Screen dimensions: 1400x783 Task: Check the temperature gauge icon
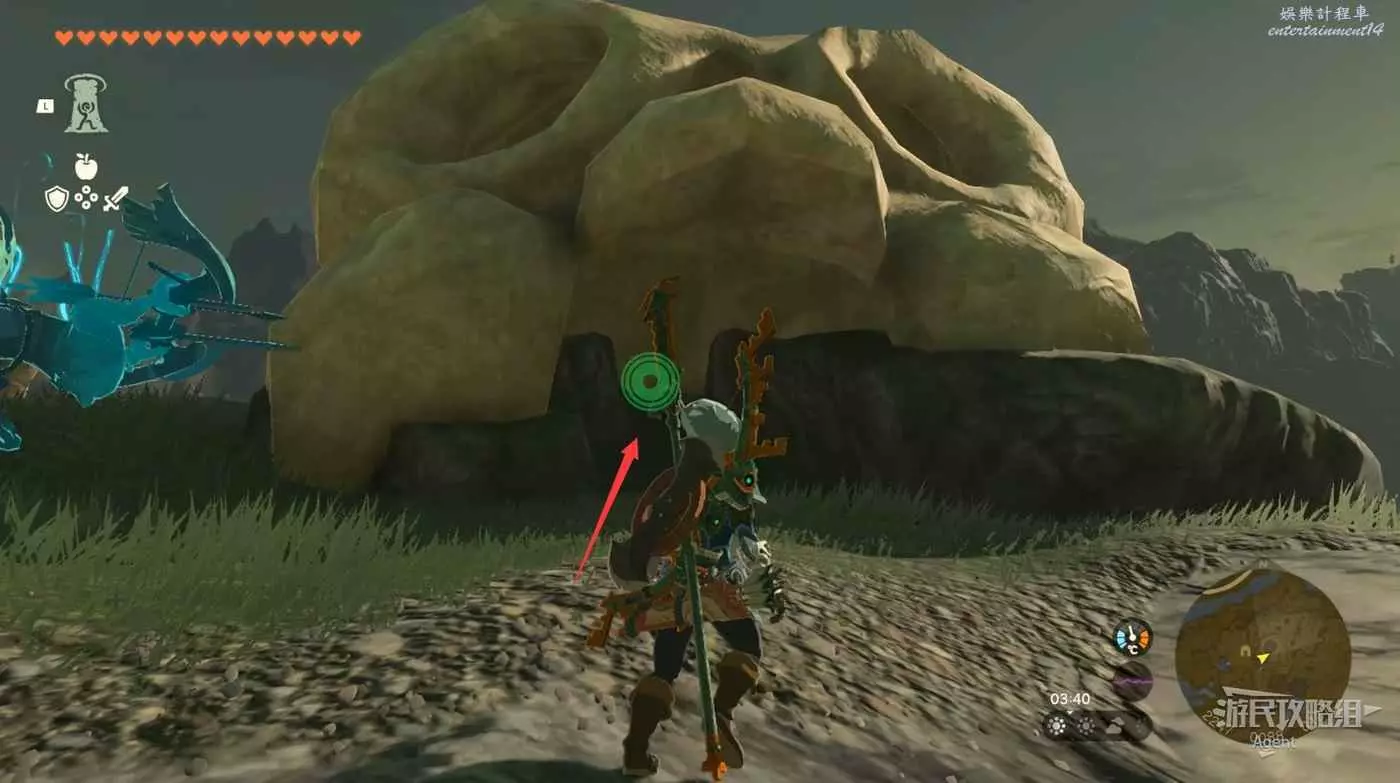tap(1133, 638)
